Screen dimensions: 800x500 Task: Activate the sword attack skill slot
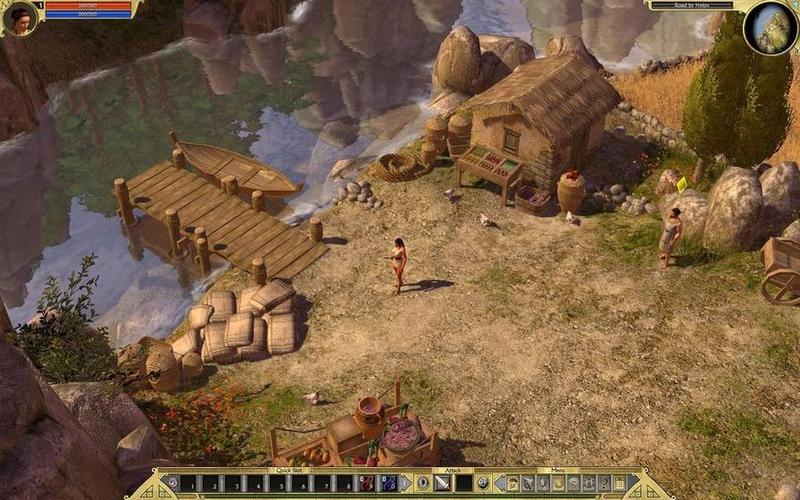443,484
